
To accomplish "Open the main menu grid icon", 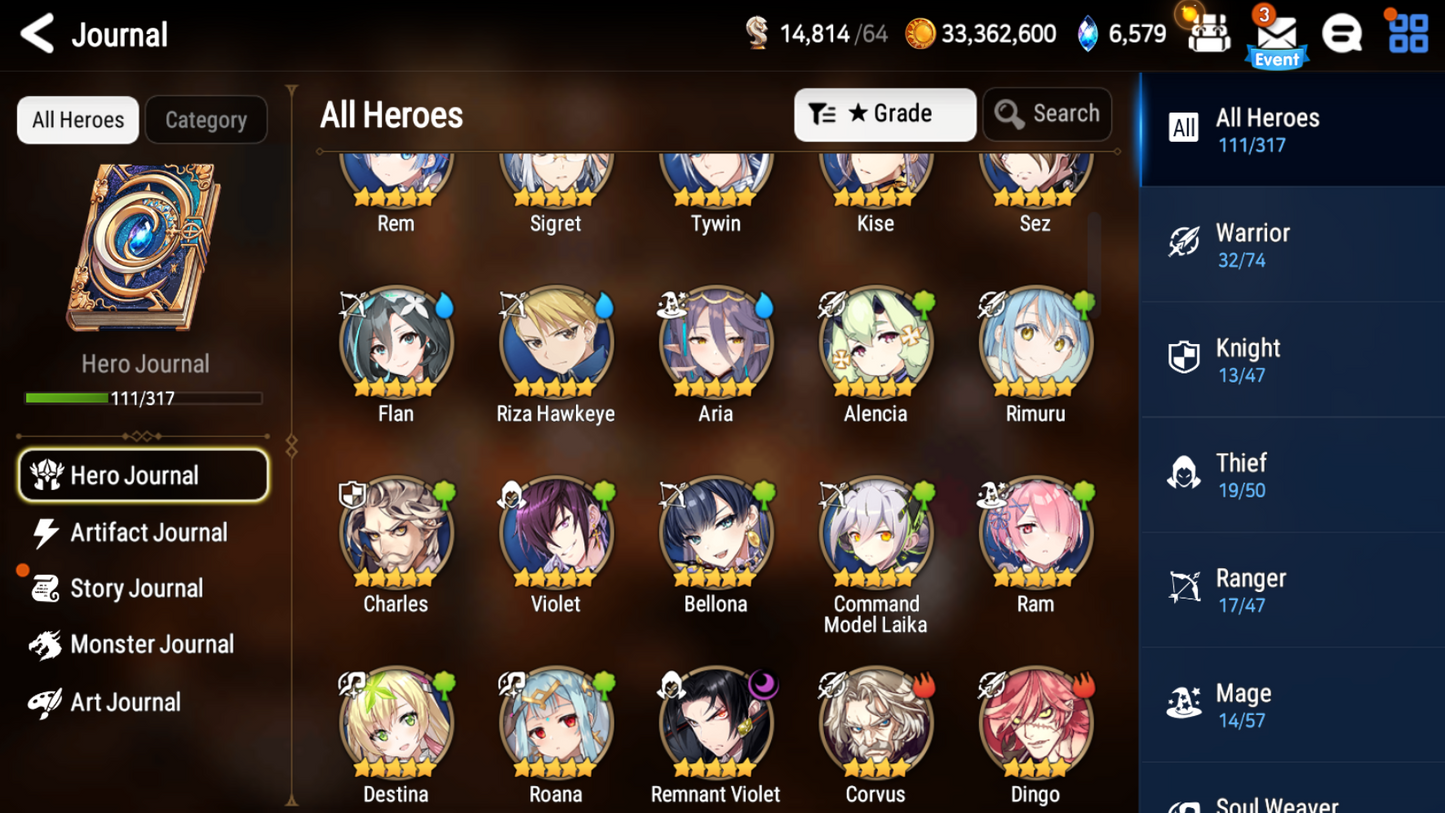I will click(x=1411, y=33).
